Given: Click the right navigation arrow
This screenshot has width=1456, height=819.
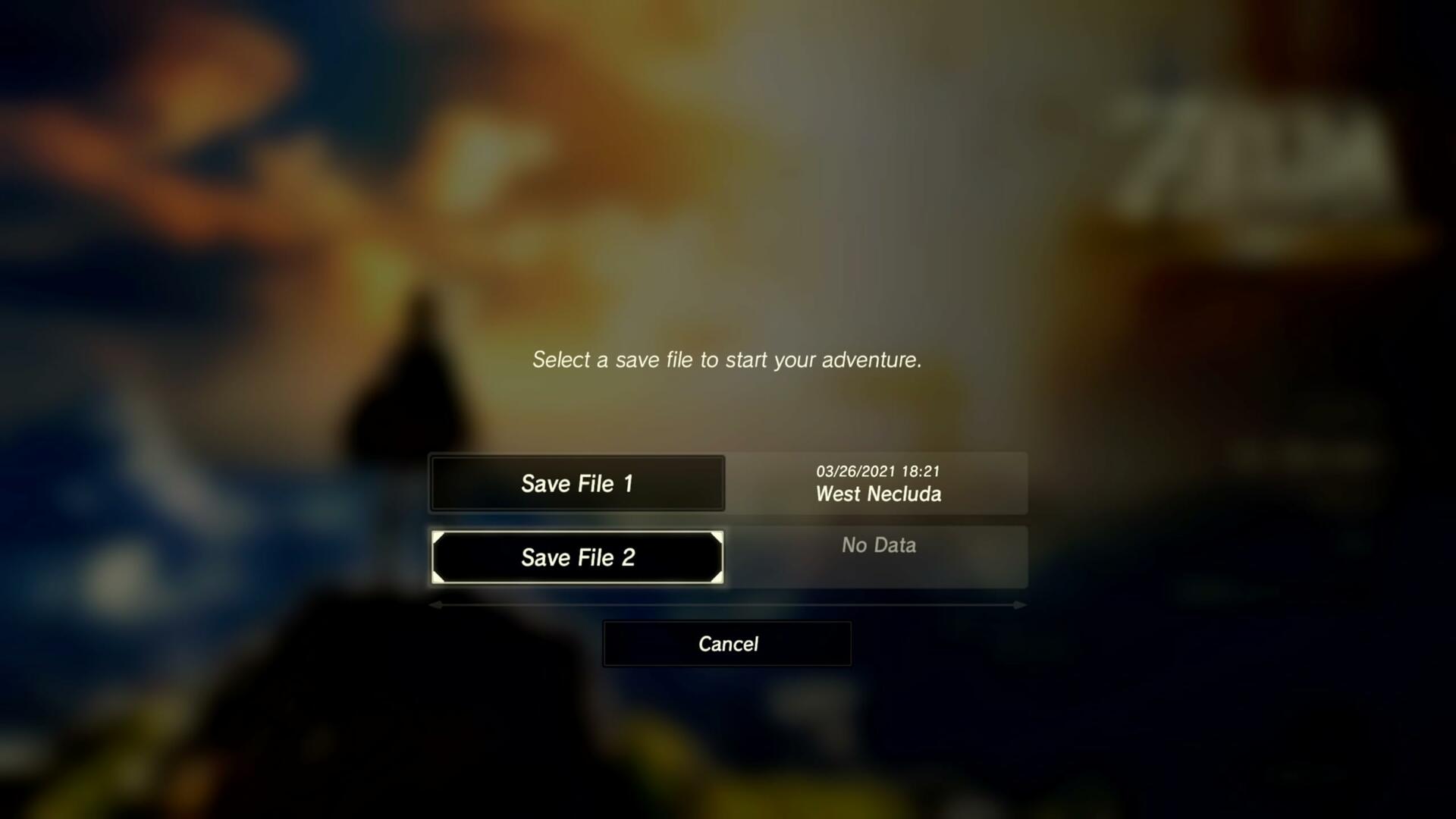Looking at the screenshot, I should click(x=1019, y=605).
